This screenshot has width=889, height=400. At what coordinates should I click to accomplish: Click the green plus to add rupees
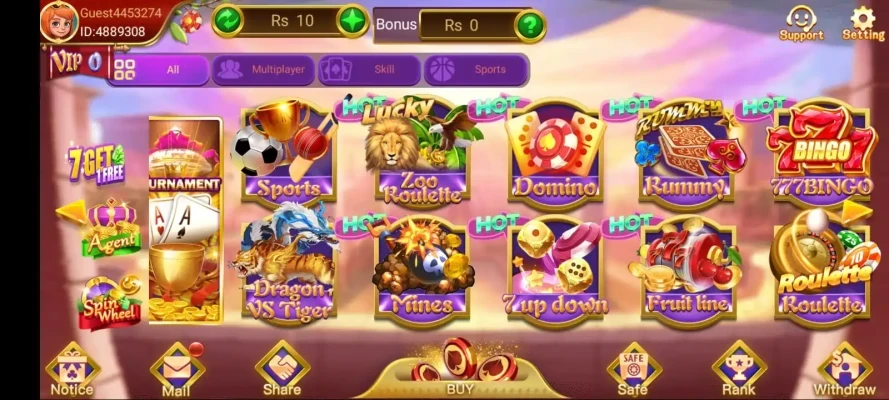click(x=352, y=20)
